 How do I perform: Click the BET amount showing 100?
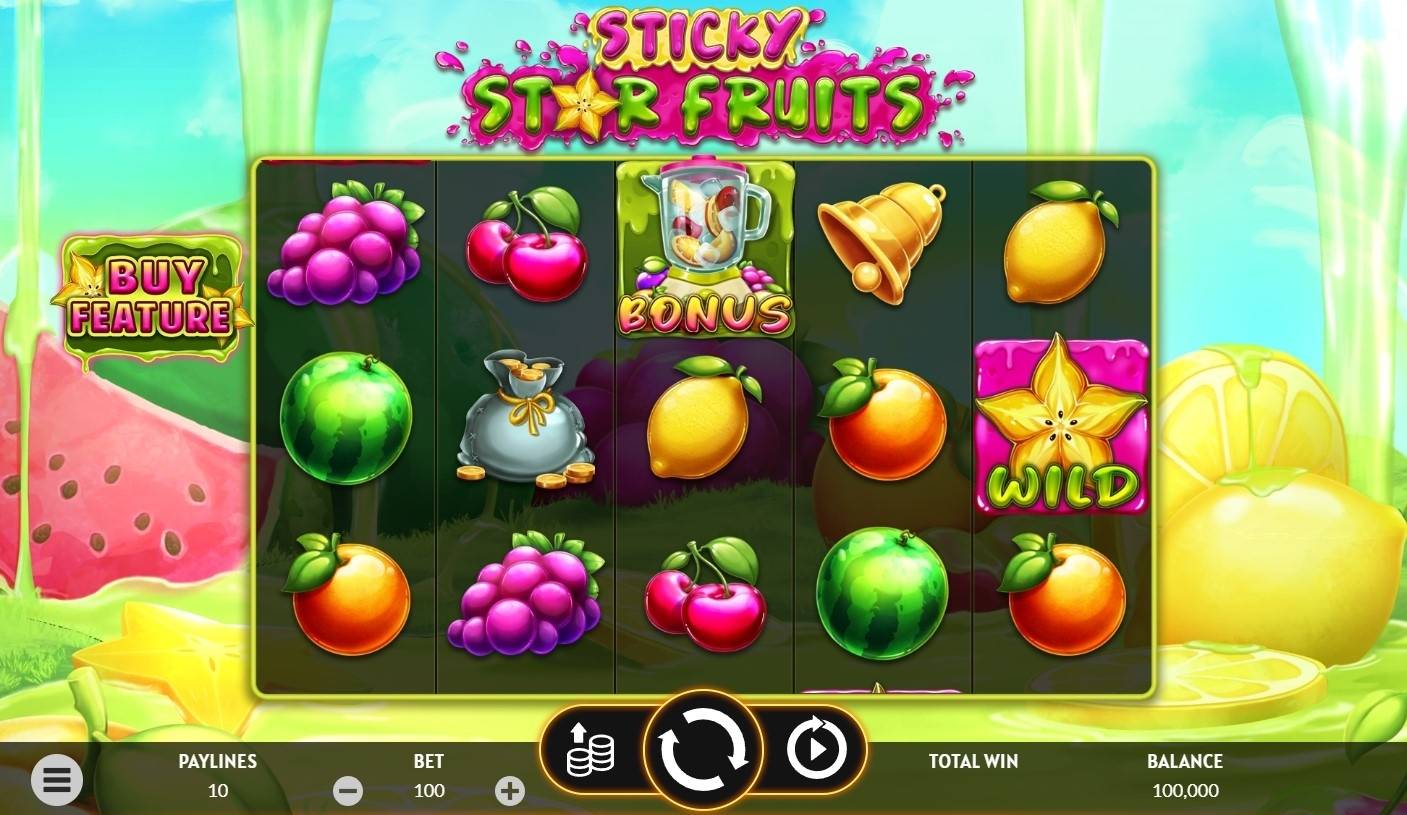(x=428, y=791)
